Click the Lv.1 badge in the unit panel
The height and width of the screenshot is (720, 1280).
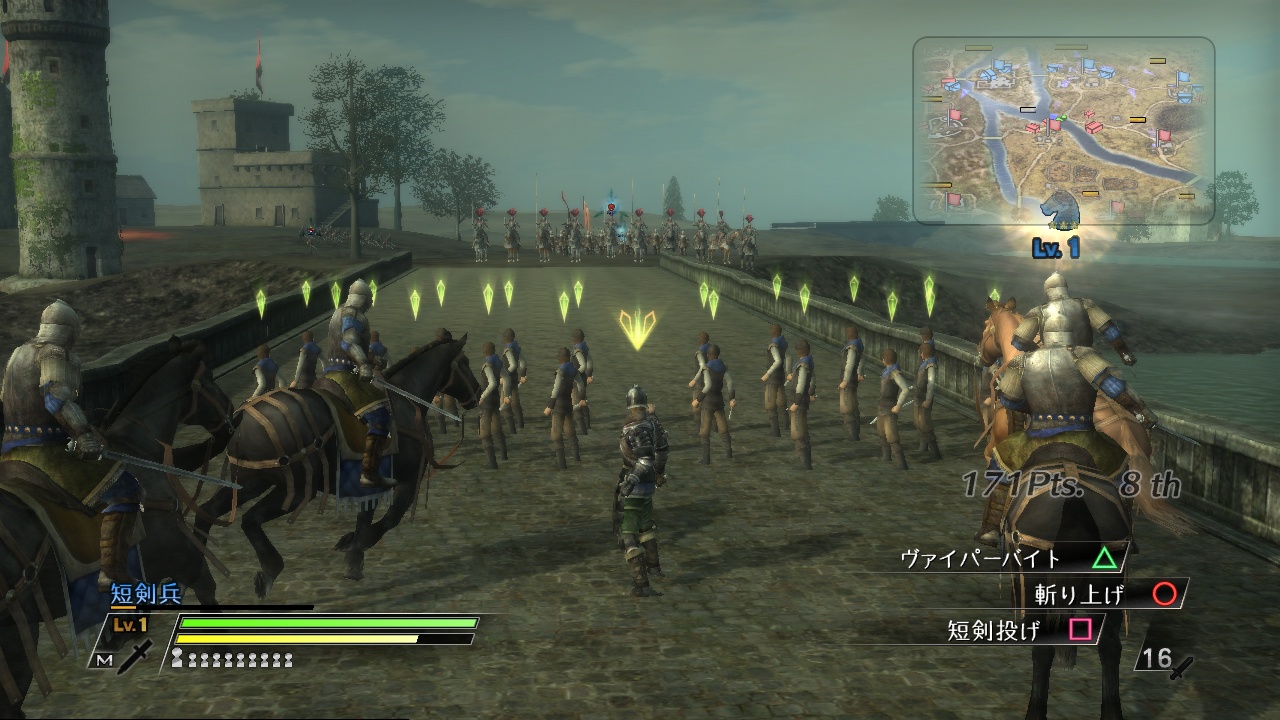click(x=130, y=623)
